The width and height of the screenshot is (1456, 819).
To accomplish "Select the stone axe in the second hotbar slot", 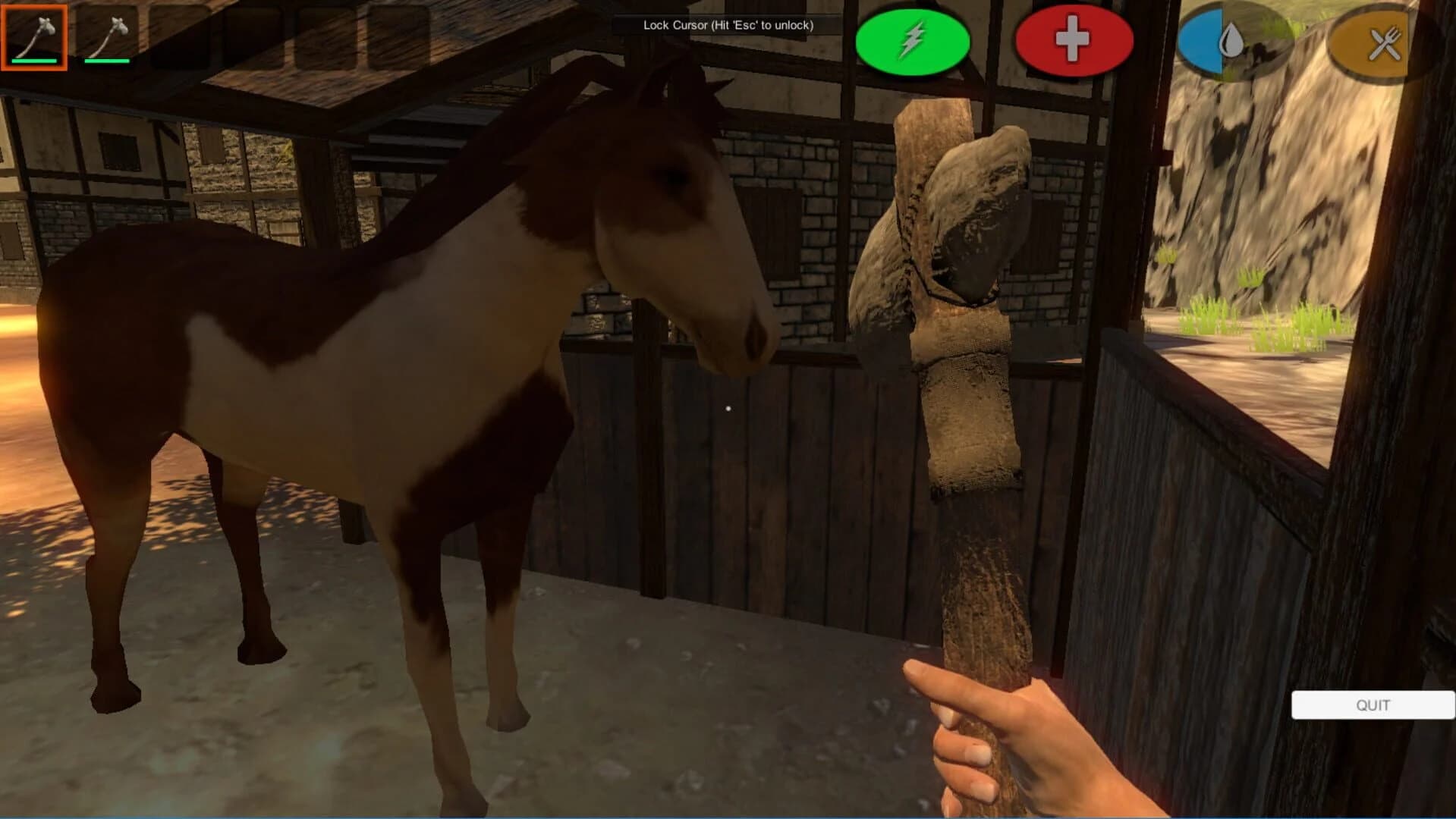I will 108,38.
